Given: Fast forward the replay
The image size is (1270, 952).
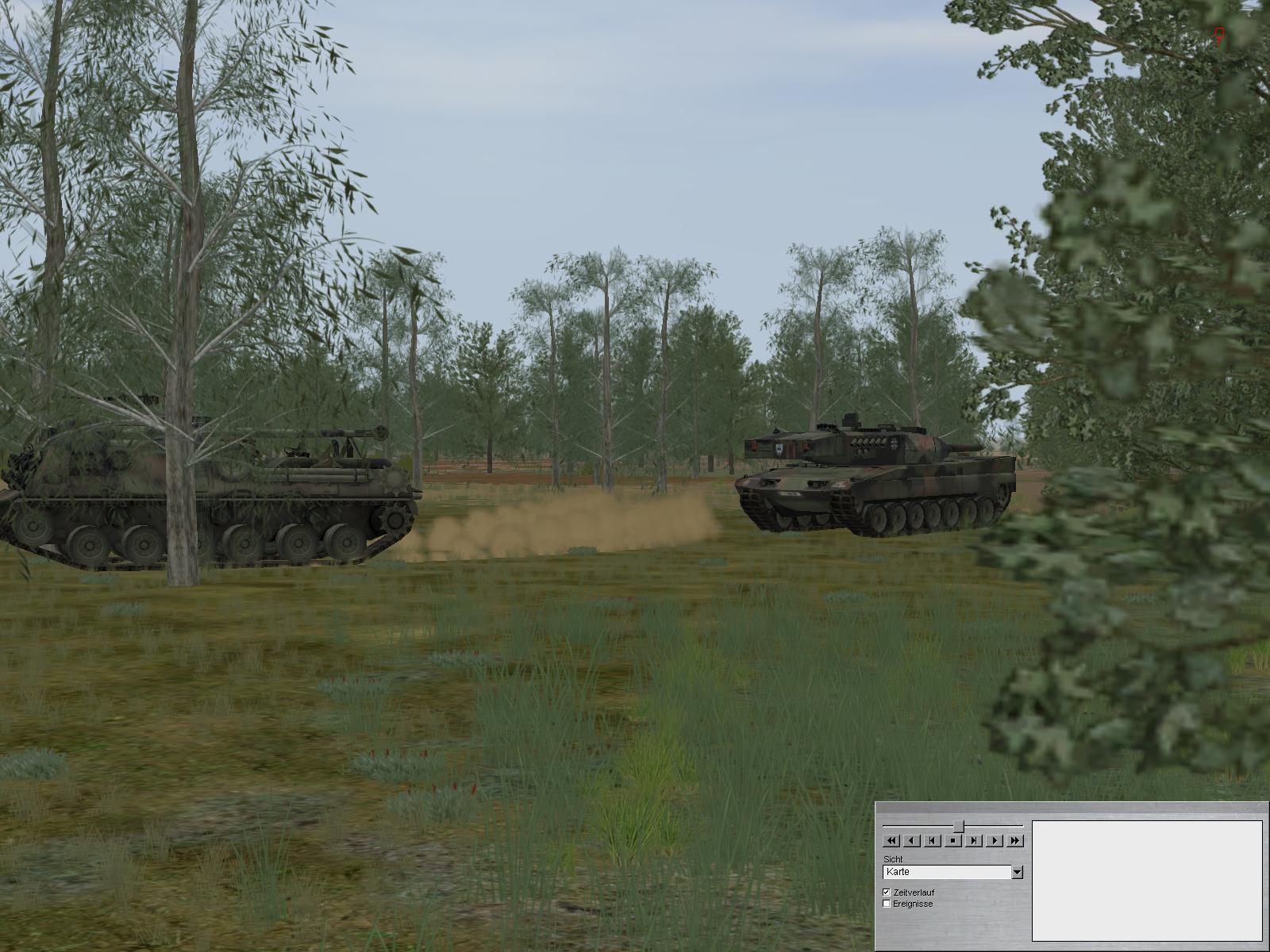Looking at the screenshot, I should (x=1016, y=841).
